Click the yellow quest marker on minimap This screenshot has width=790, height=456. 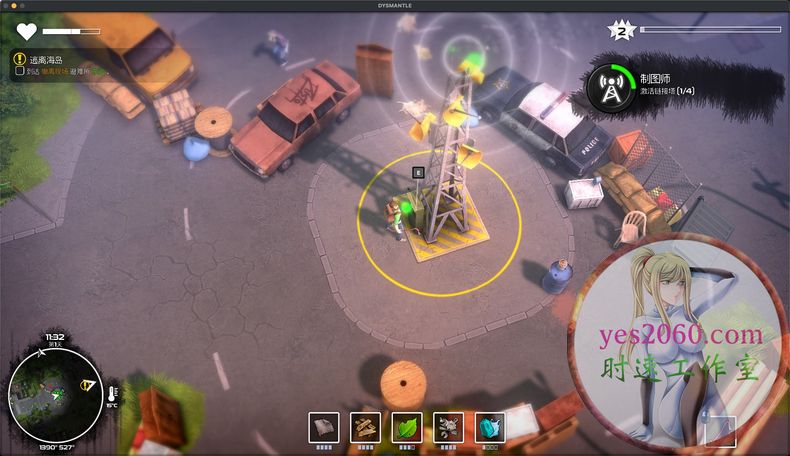pyautogui.click(x=88, y=385)
